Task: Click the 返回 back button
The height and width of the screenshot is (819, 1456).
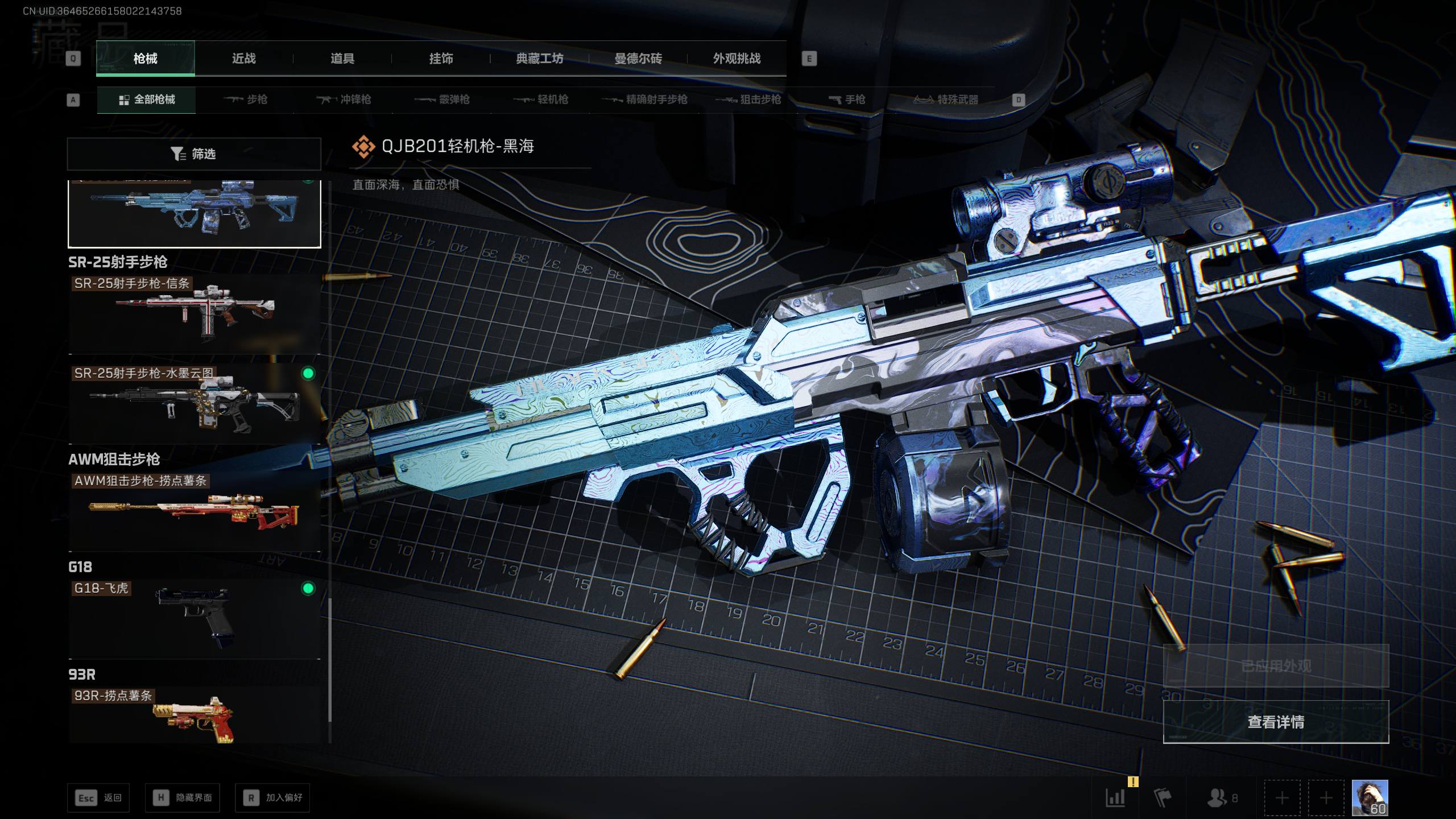Action: tap(98, 798)
